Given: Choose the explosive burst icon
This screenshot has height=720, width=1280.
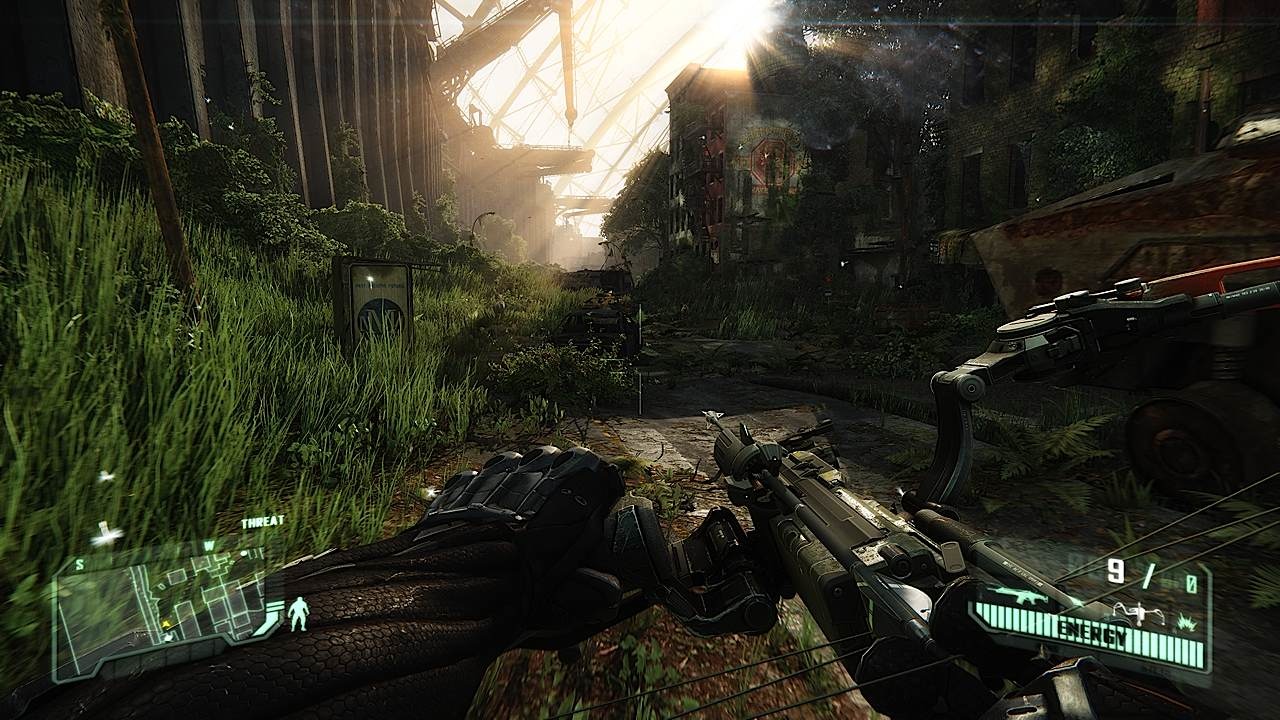Looking at the screenshot, I should pyautogui.click(x=1185, y=620).
